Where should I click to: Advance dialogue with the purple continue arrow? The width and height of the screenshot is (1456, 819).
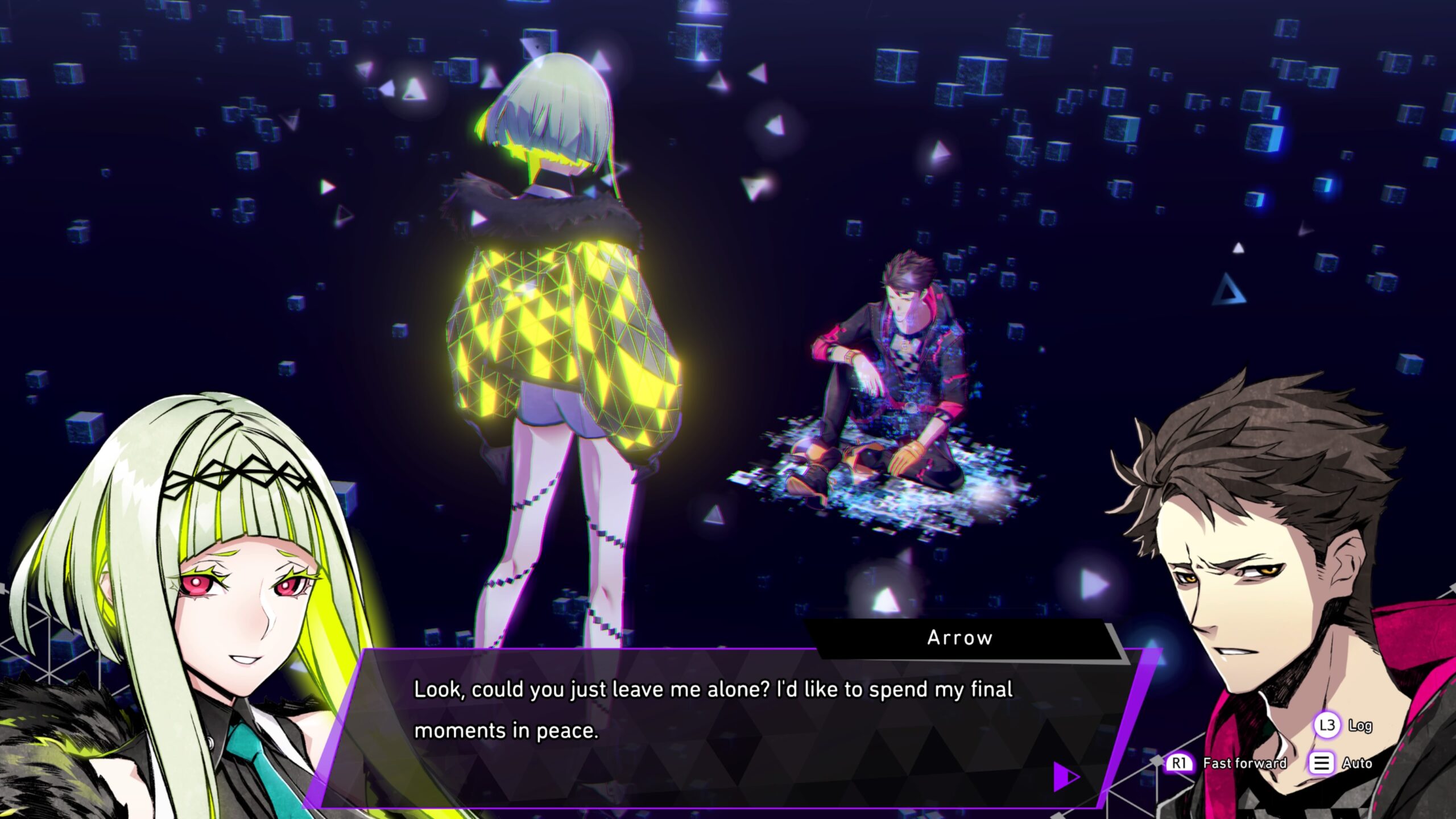pyautogui.click(x=1065, y=776)
